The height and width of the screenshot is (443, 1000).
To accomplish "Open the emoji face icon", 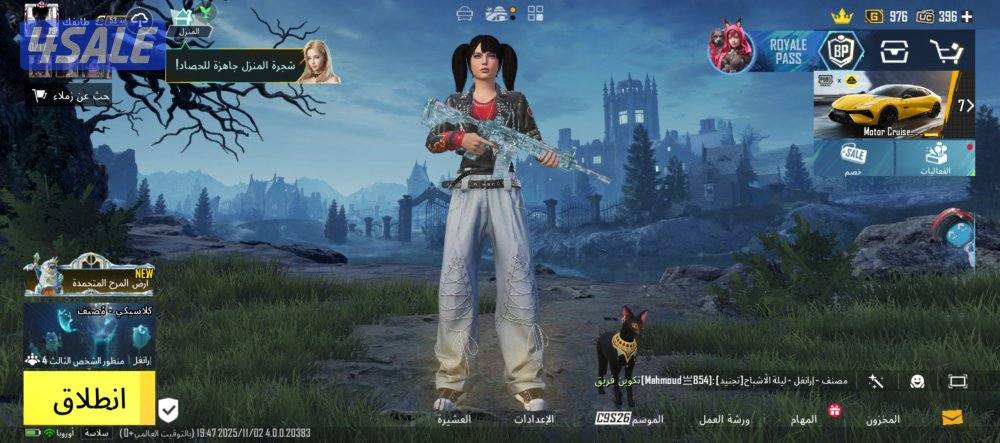I will pos(916,382).
